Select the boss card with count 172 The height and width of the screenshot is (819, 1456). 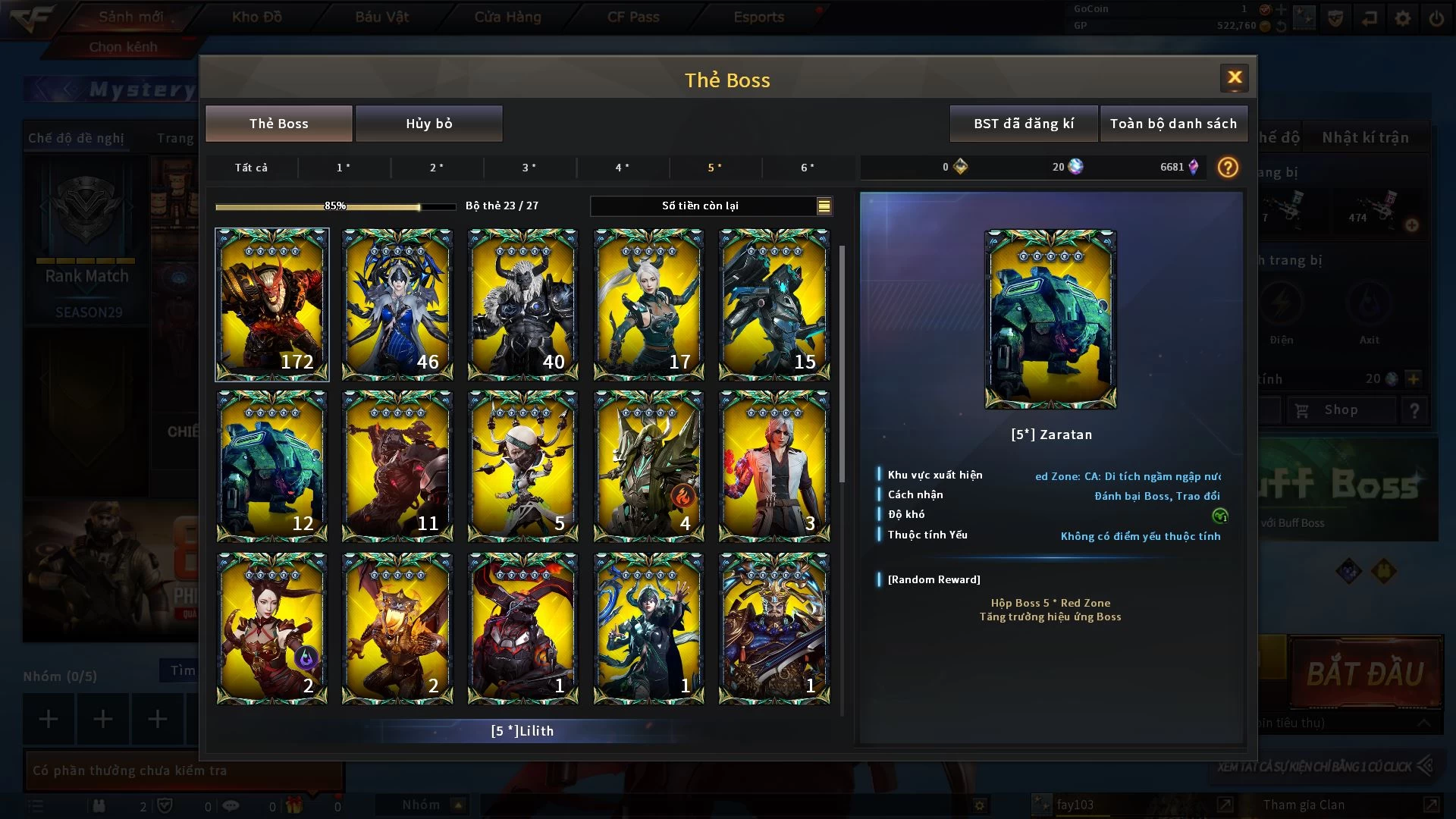click(x=272, y=304)
